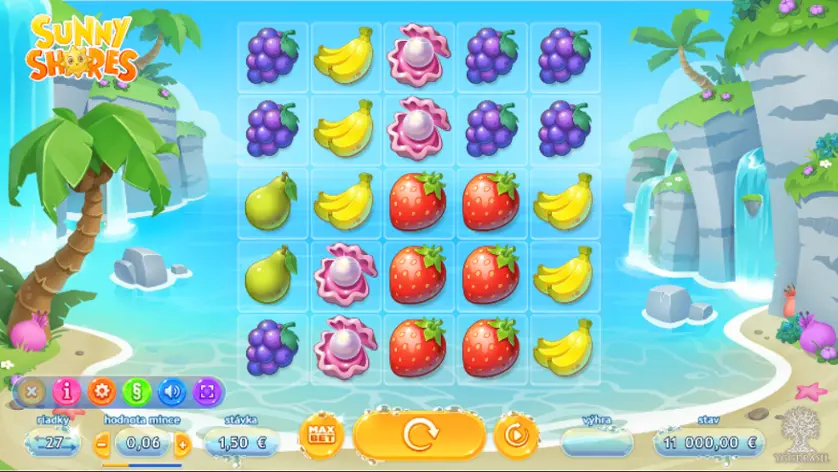Decrease the coin value with the minus button
The width and height of the screenshot is (838, 472).
coord(102,441)
